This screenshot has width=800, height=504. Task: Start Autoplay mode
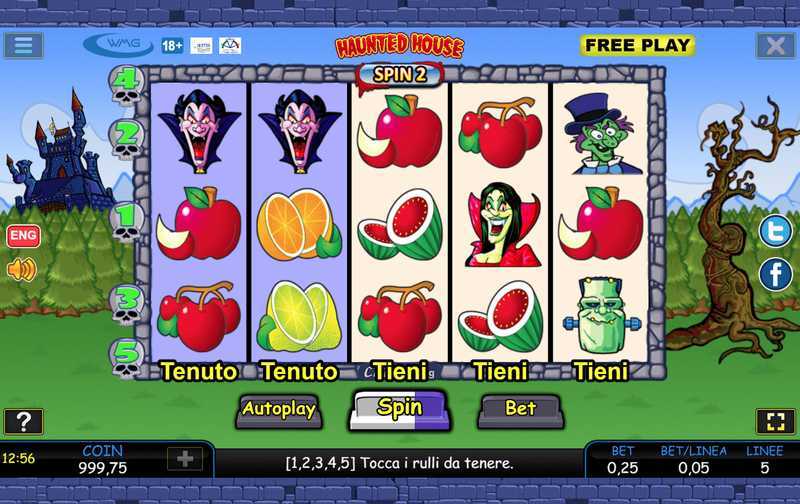point(279,408)
